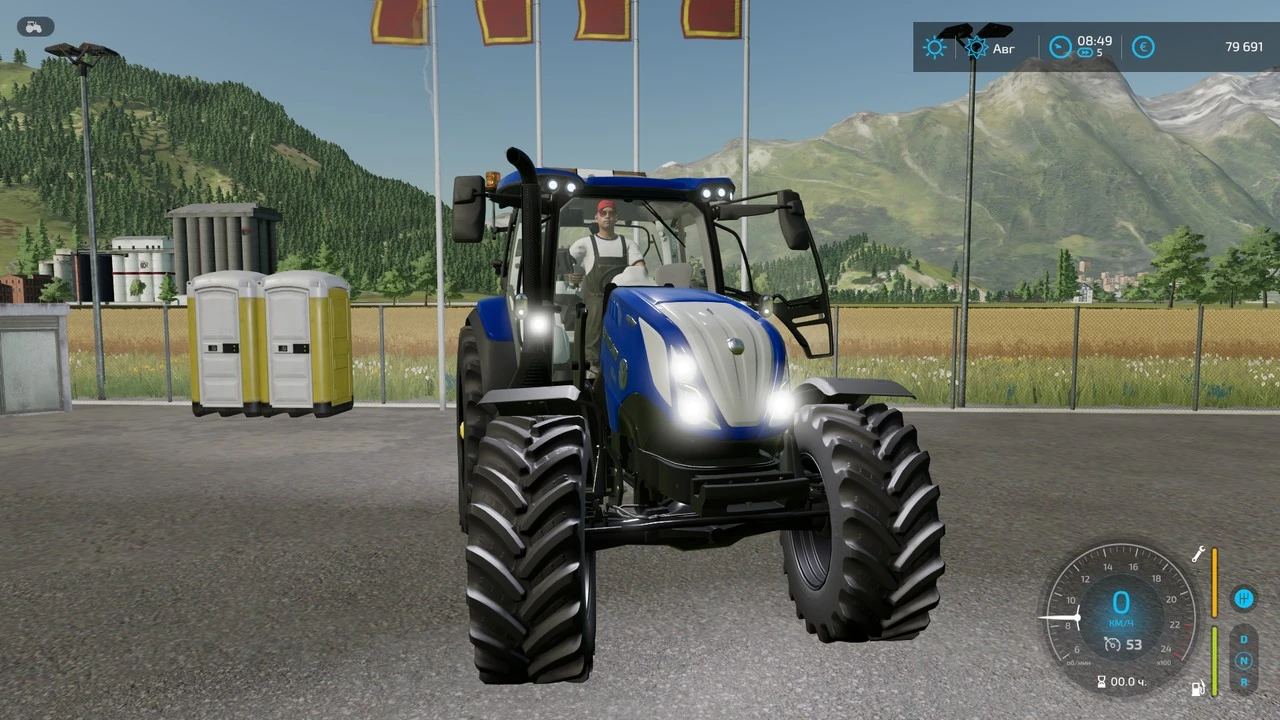Click the clock icon beside the time
This screenshot has width=1280, height=720.
tap(1059, 46)
